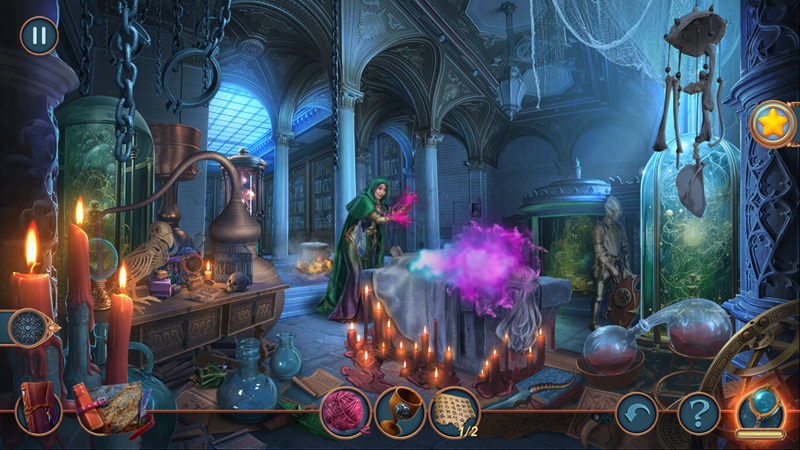Open the gold star achievements button
Viewport: 800px width, 450px height.
(x=773, y=124)
